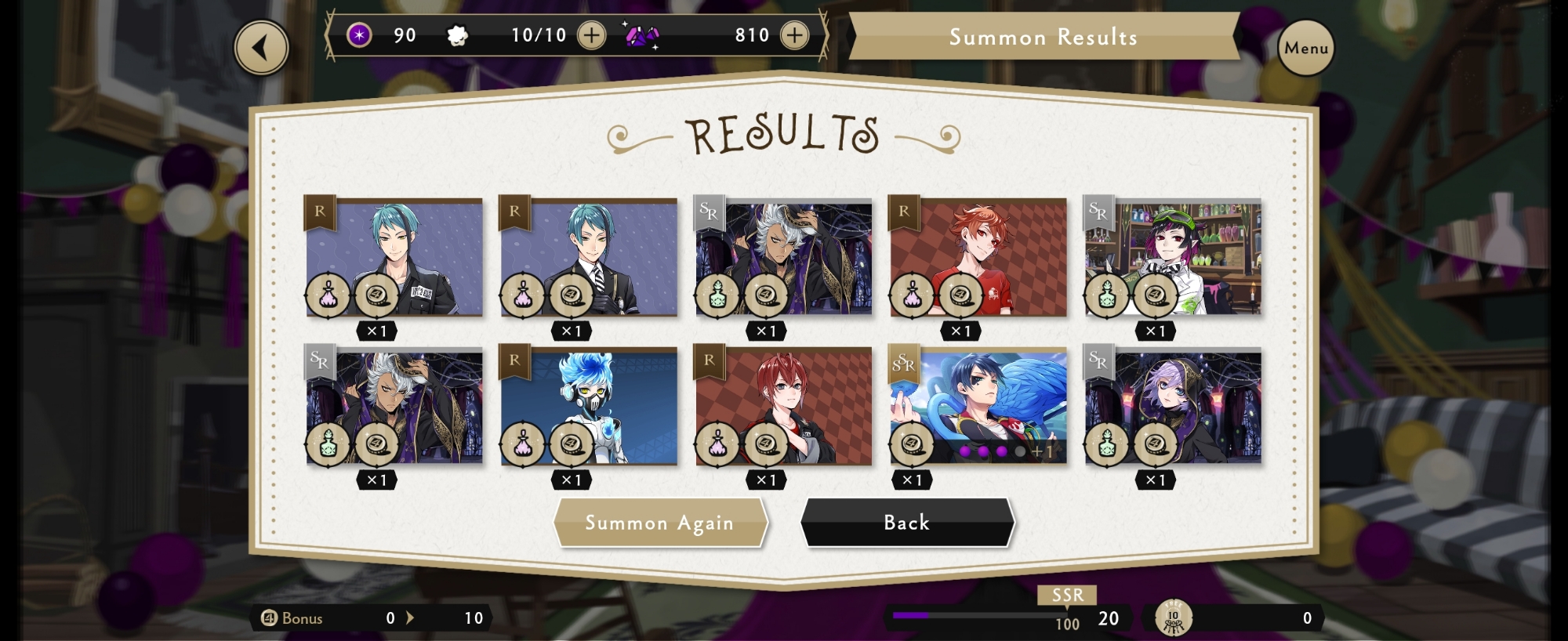1568x641 pixels.
Task: Select the SR card with green goggles
Action: click(x=1173, y=257)
